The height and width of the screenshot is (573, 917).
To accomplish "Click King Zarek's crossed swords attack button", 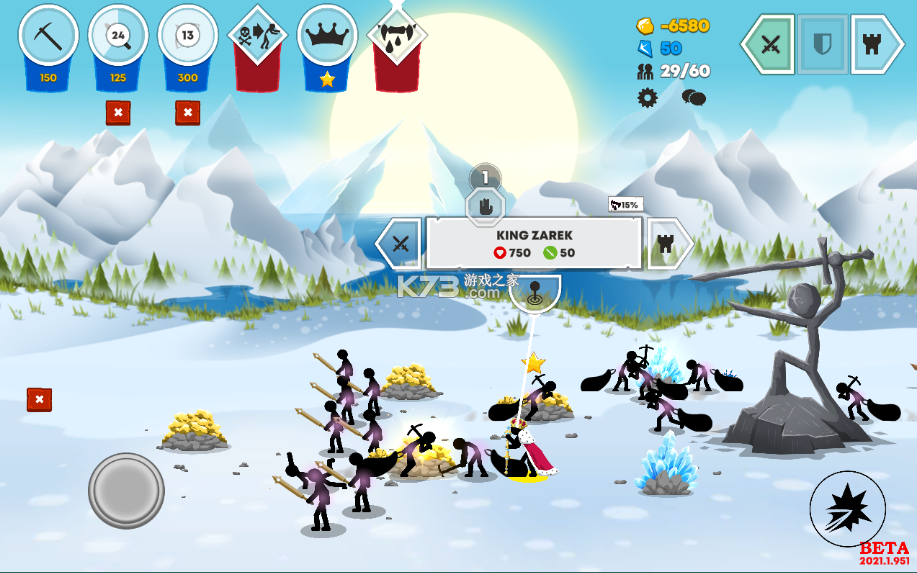I will click(x=400, y=243).
